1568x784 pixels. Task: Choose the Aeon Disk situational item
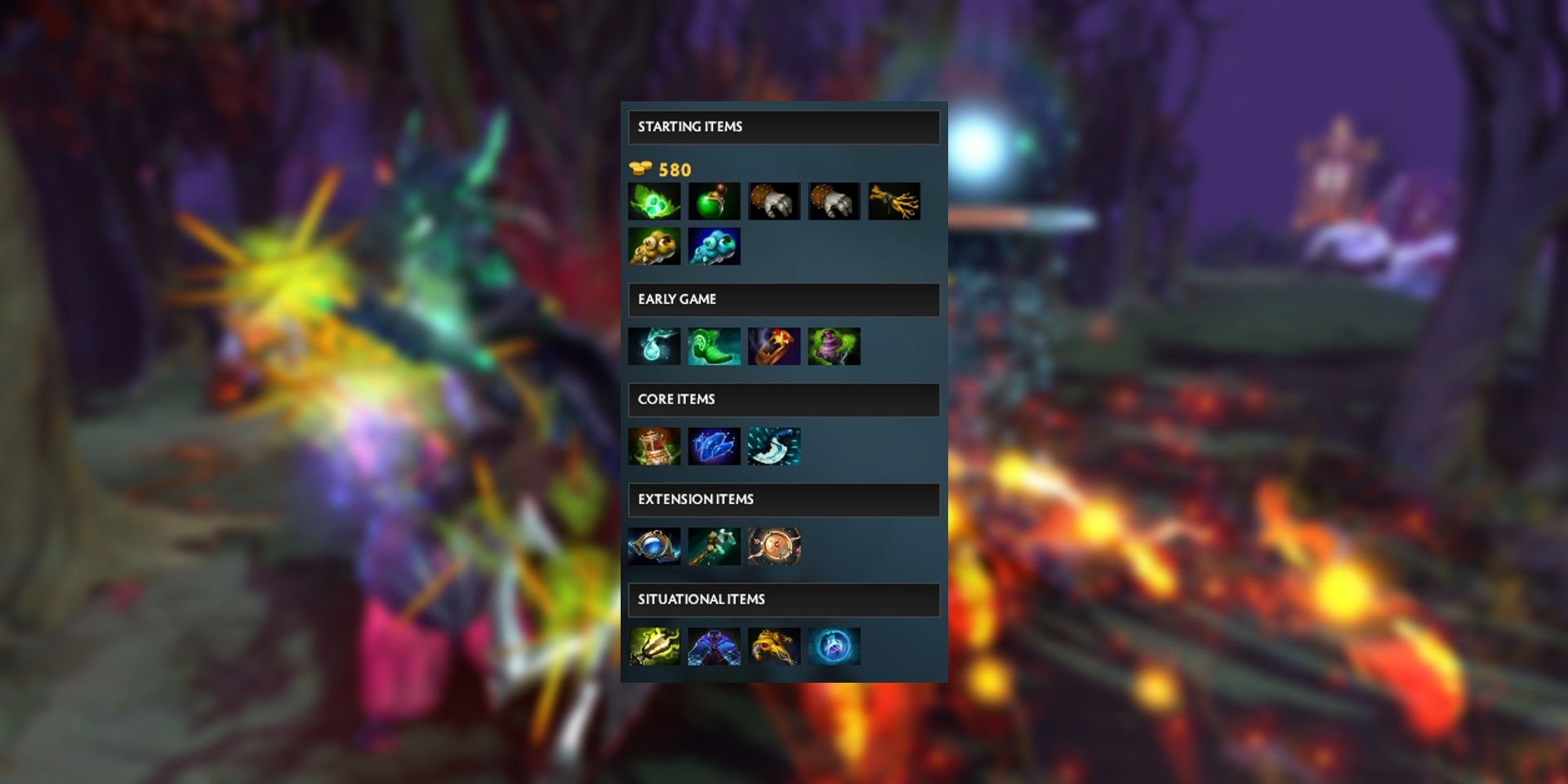(837, 646)
